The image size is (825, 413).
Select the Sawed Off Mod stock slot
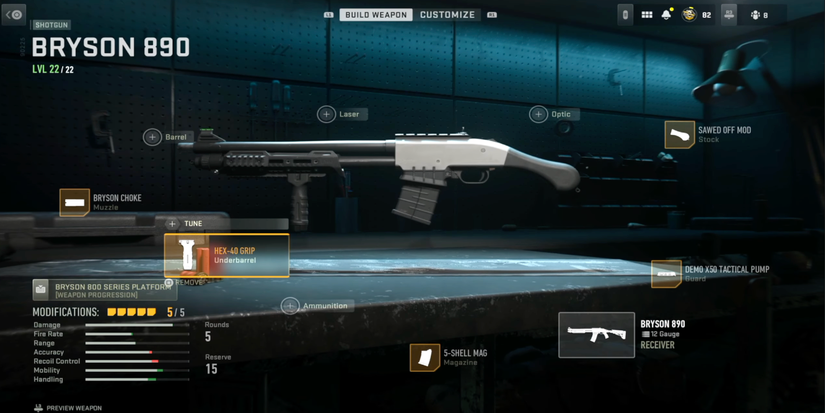[680, 134]
